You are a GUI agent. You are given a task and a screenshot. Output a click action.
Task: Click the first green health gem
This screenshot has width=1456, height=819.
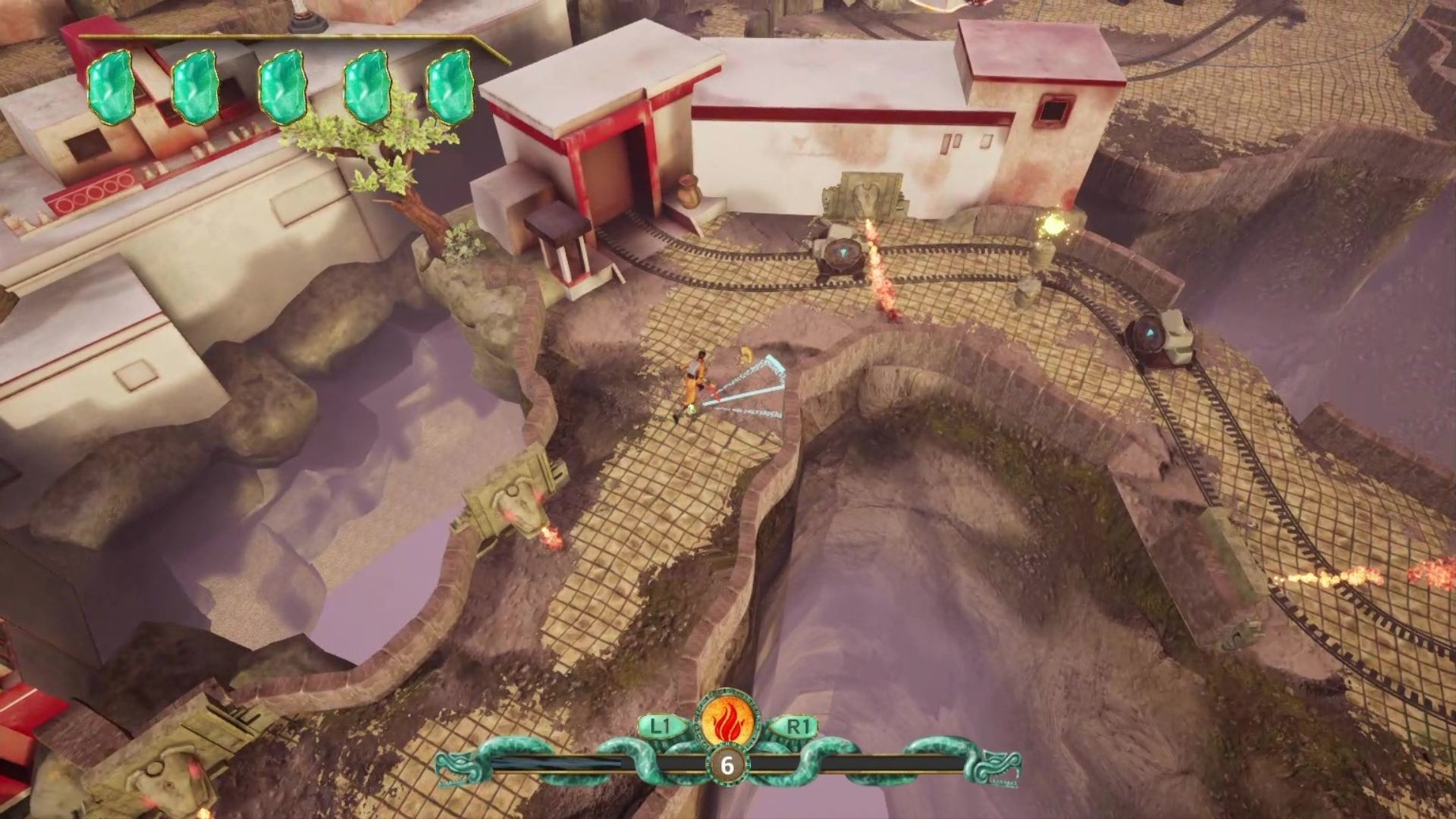click(111, 86)
